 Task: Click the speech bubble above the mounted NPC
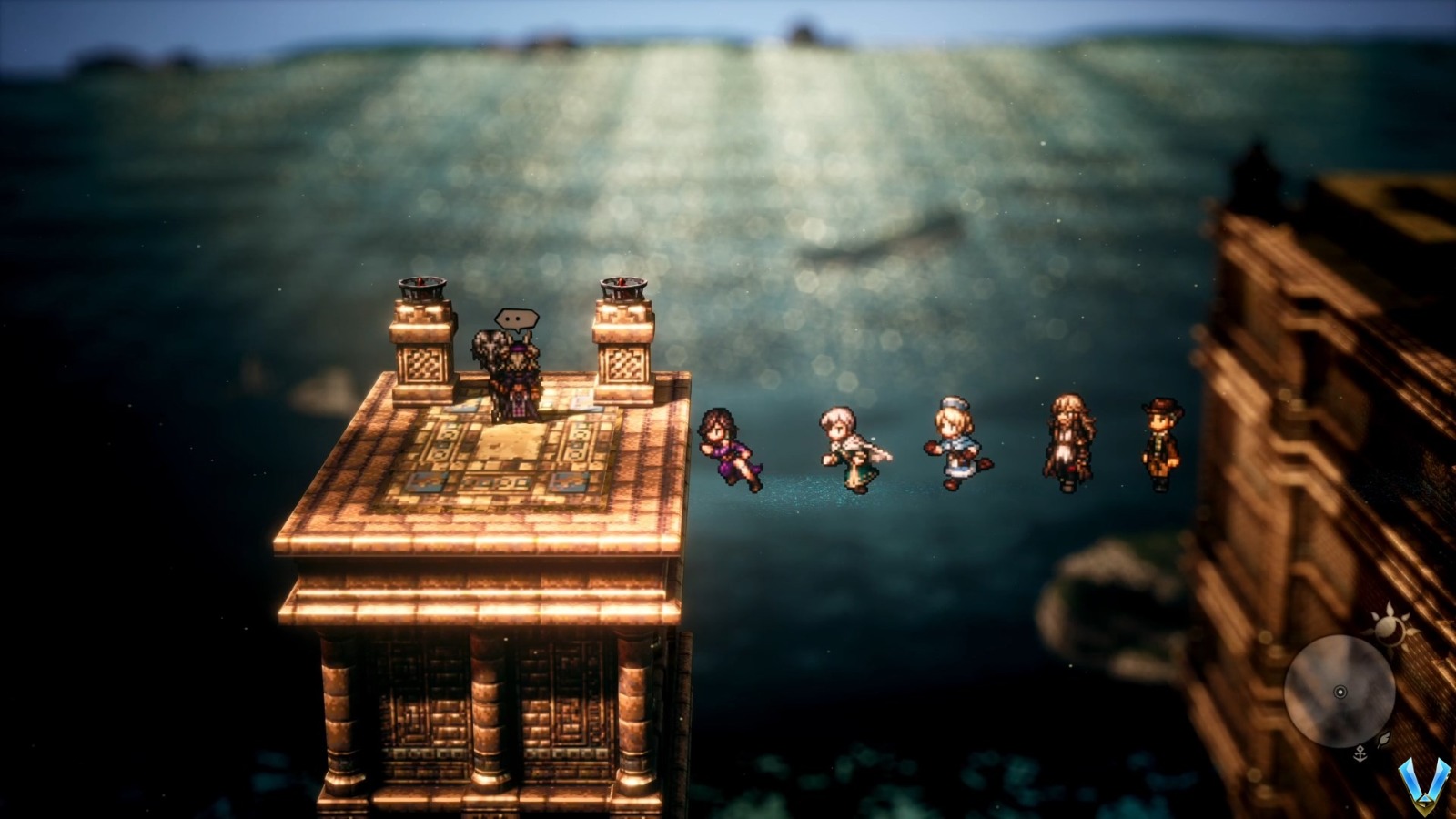[x=515, y=320]
